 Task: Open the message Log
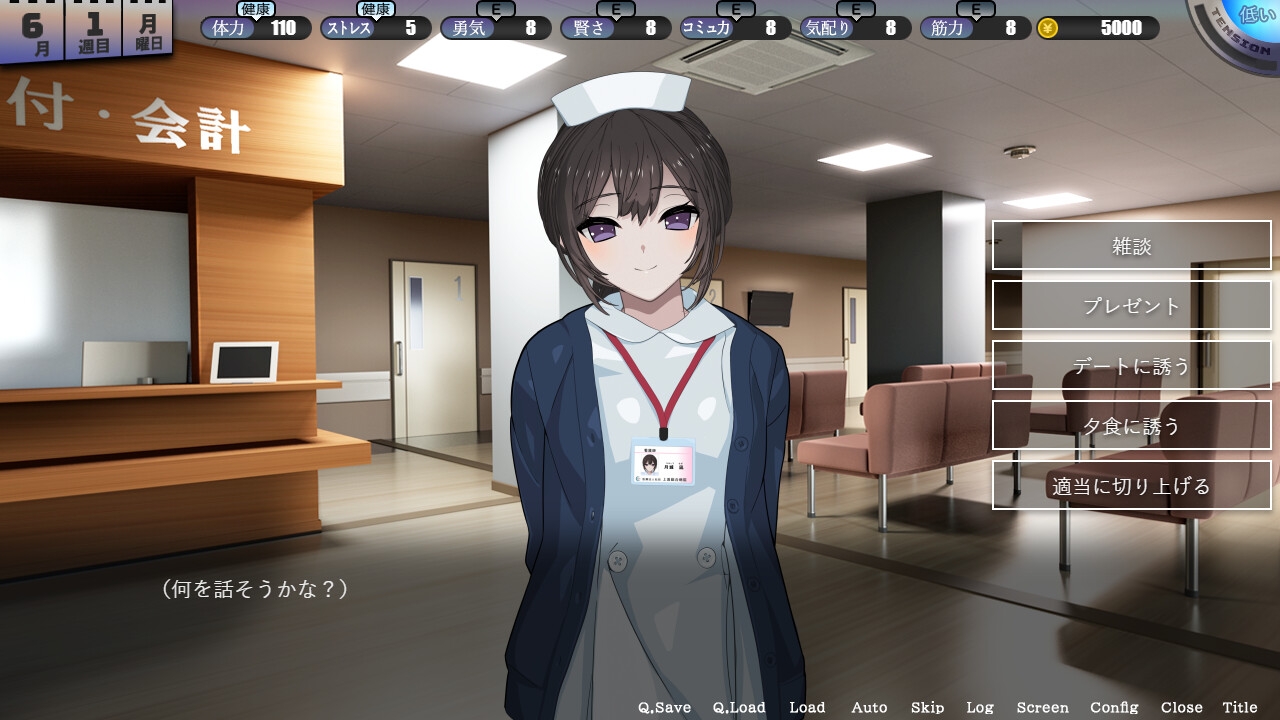tap(980, 707)
